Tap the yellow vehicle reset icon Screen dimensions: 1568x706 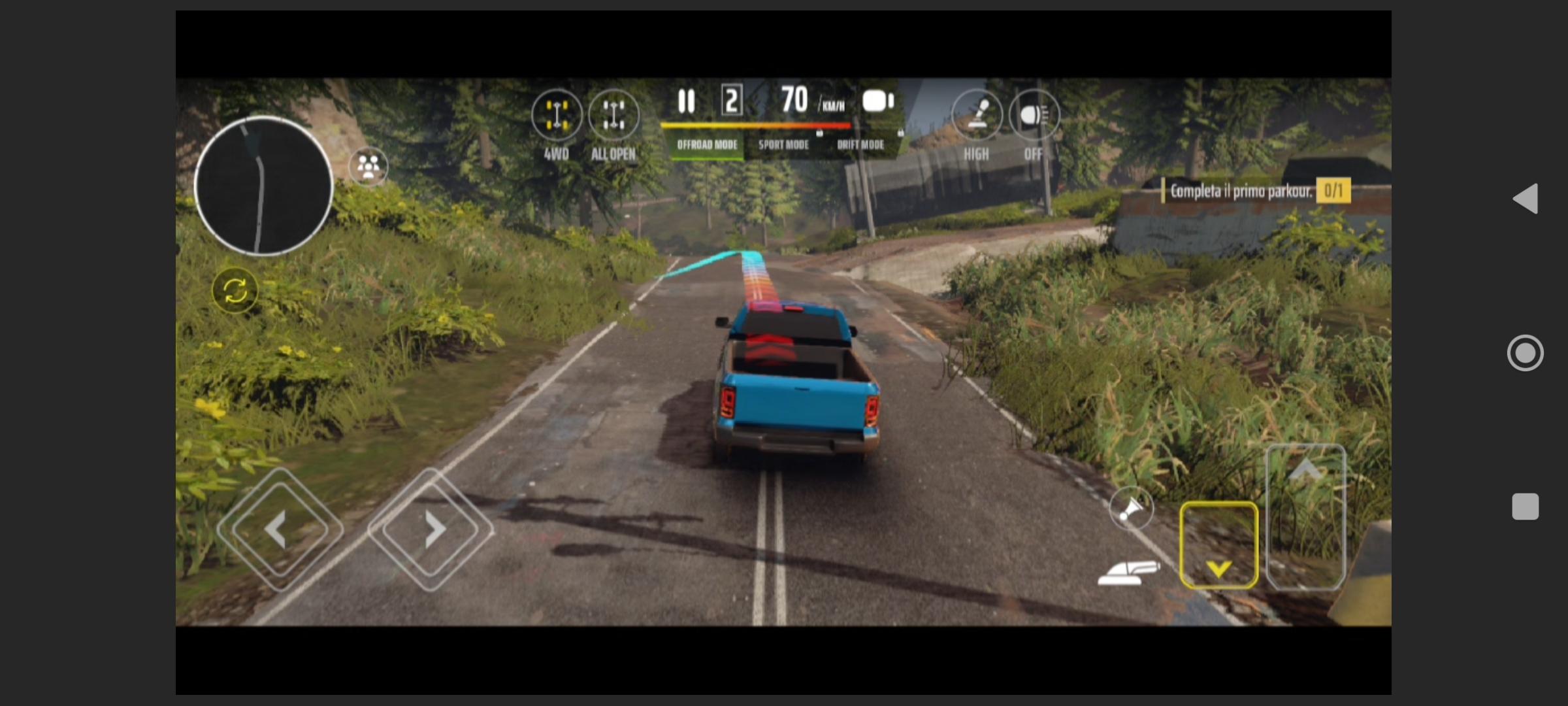click(235, 291)
